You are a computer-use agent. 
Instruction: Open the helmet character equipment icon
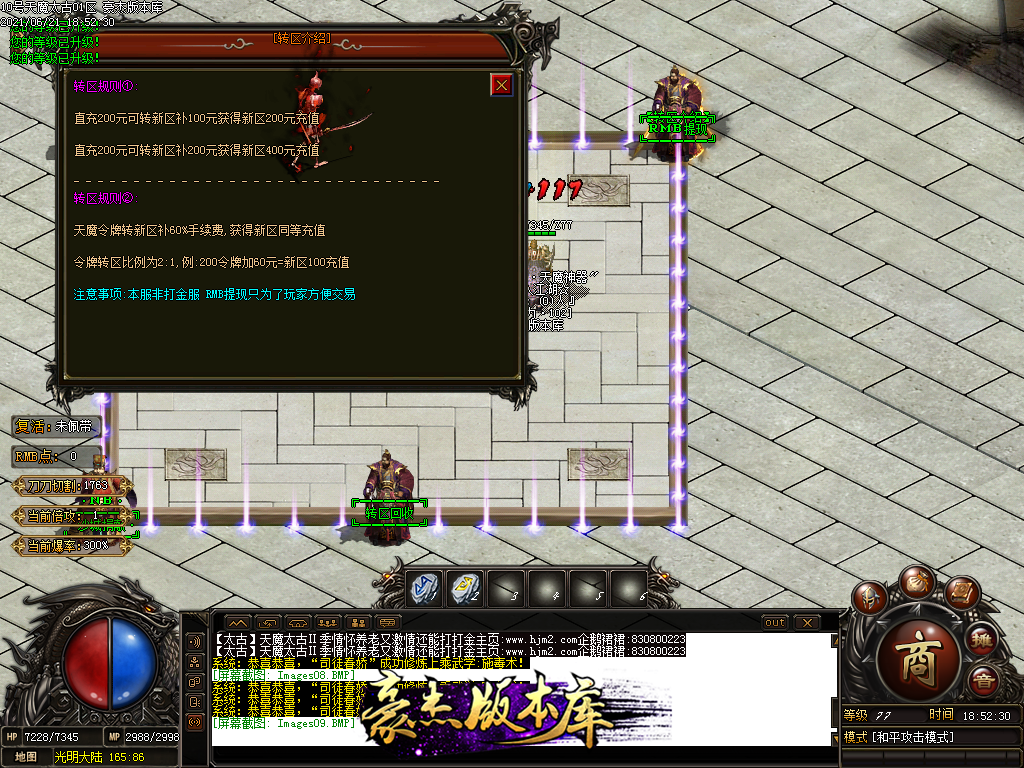pos(868,598)
